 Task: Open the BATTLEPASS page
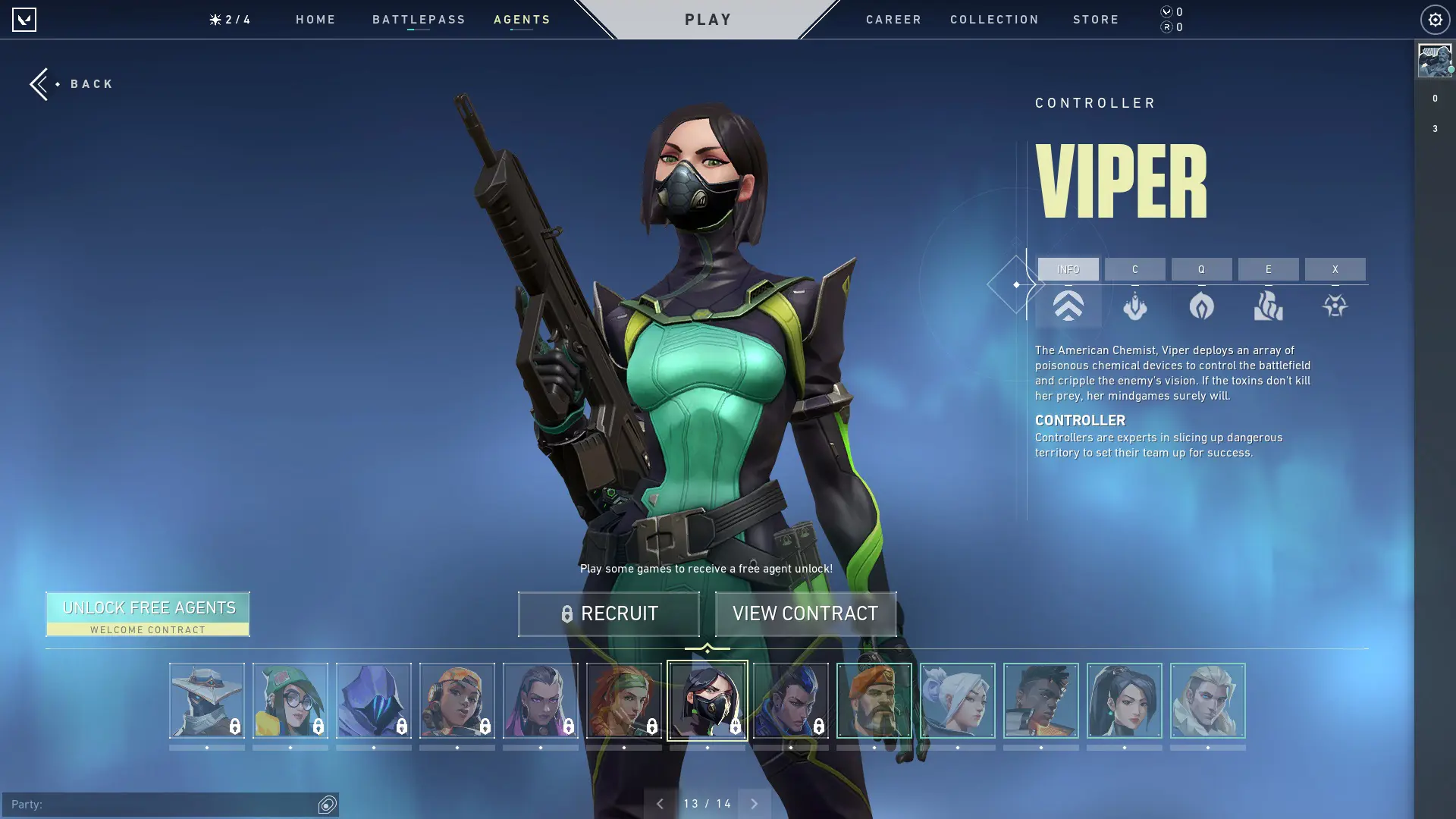(x=419, y=20)
